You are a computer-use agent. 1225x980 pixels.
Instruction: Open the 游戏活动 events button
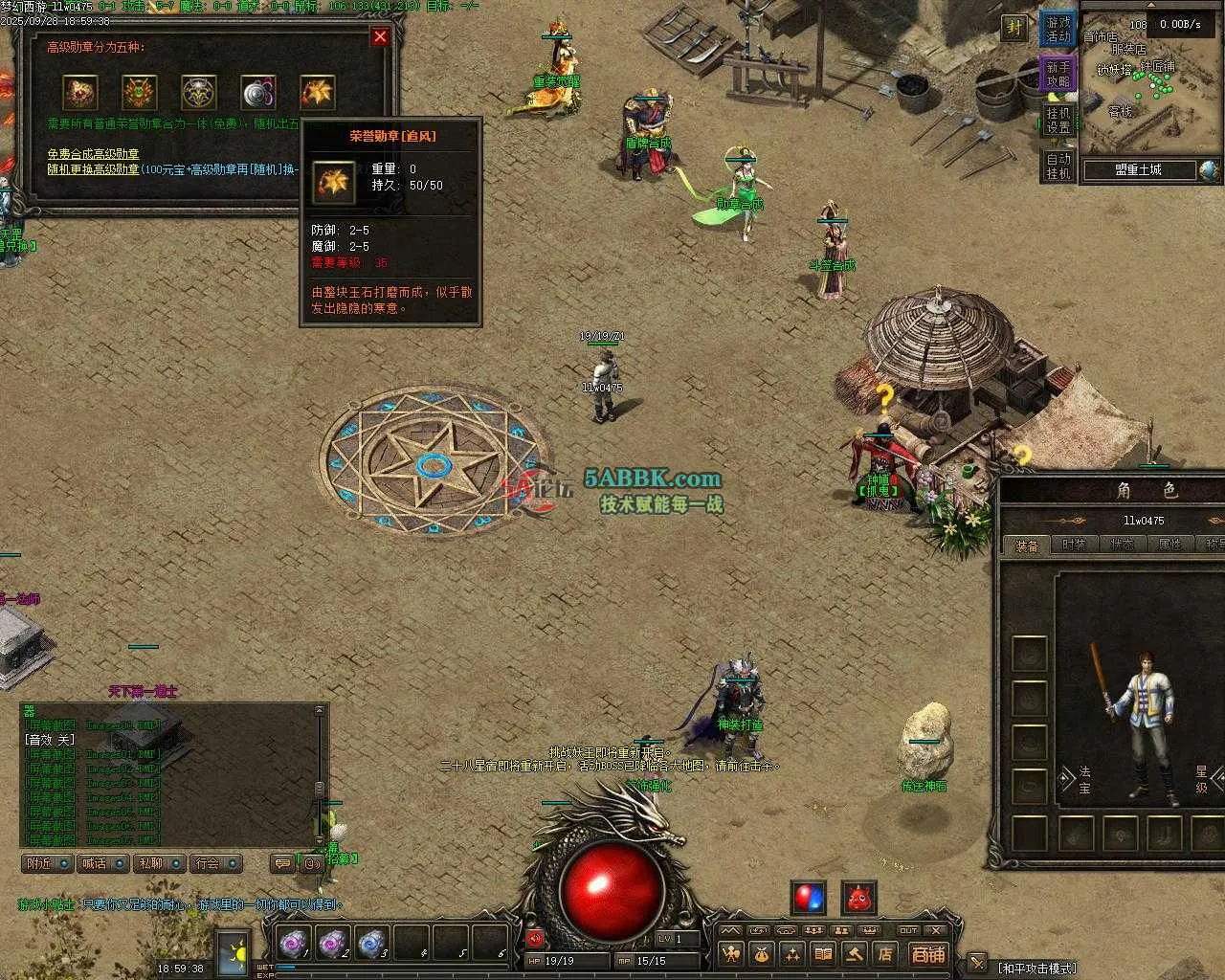pos(1058,30)
